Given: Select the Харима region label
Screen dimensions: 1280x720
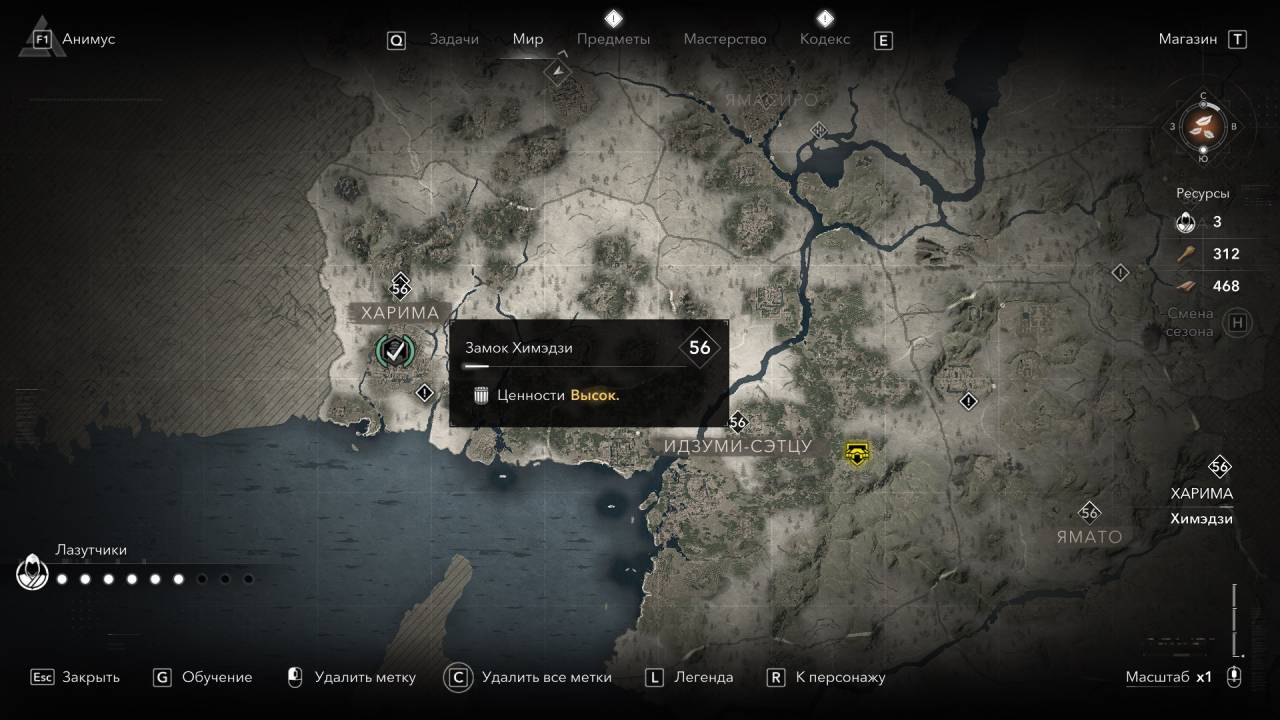Looking at the screenshot, I should [400, 313].
